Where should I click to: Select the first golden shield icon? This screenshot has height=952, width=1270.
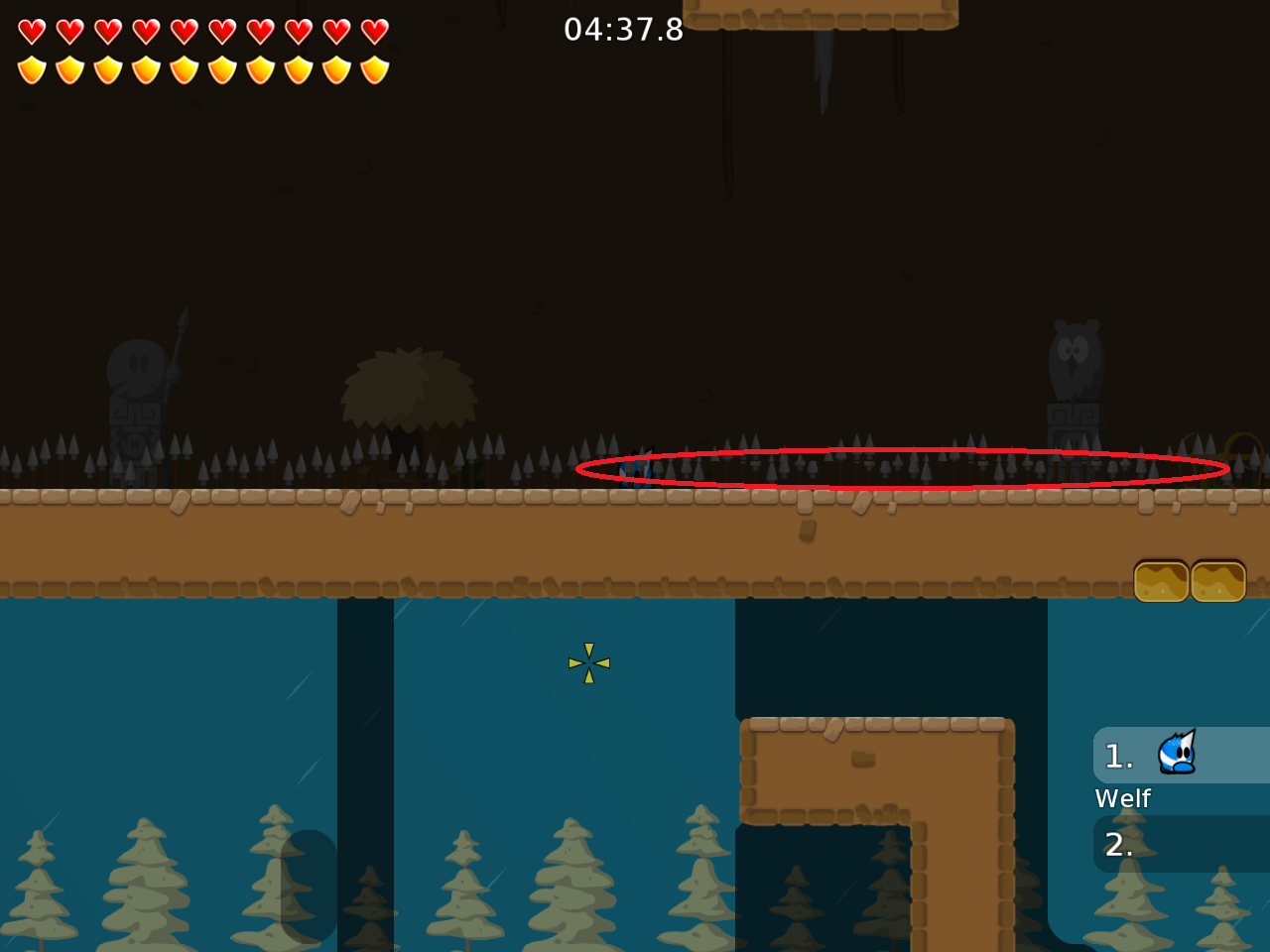tap(31, 67)
